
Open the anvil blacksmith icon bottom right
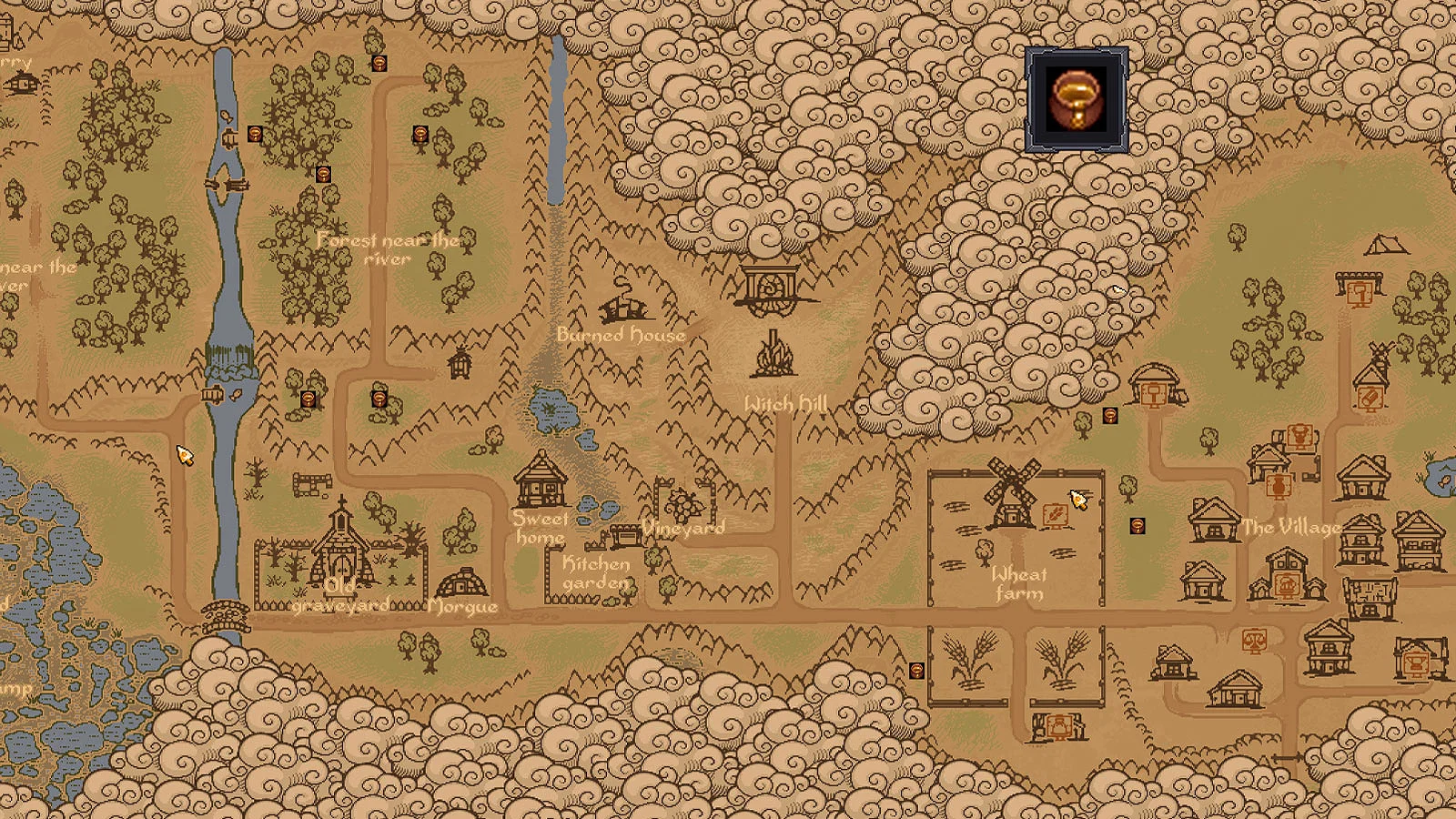pyautogui.click(x=1416, y=663)
